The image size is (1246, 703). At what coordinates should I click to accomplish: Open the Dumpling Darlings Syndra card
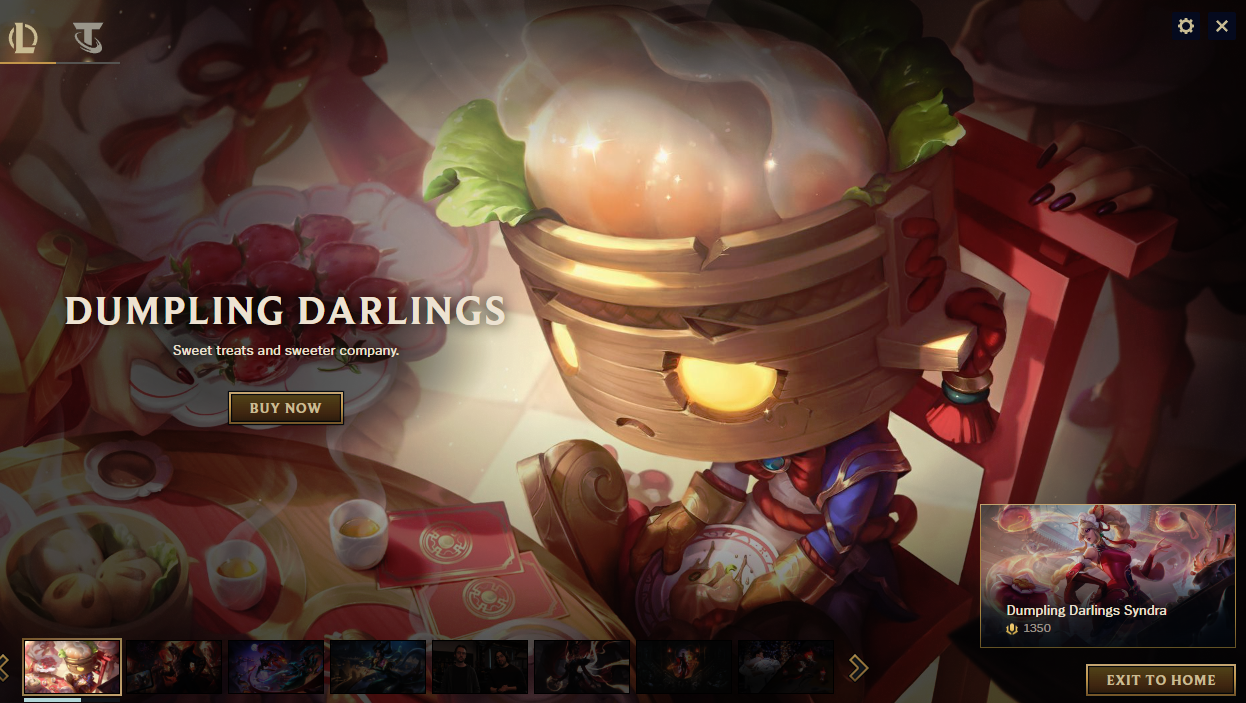click(x=1107, y=575)
